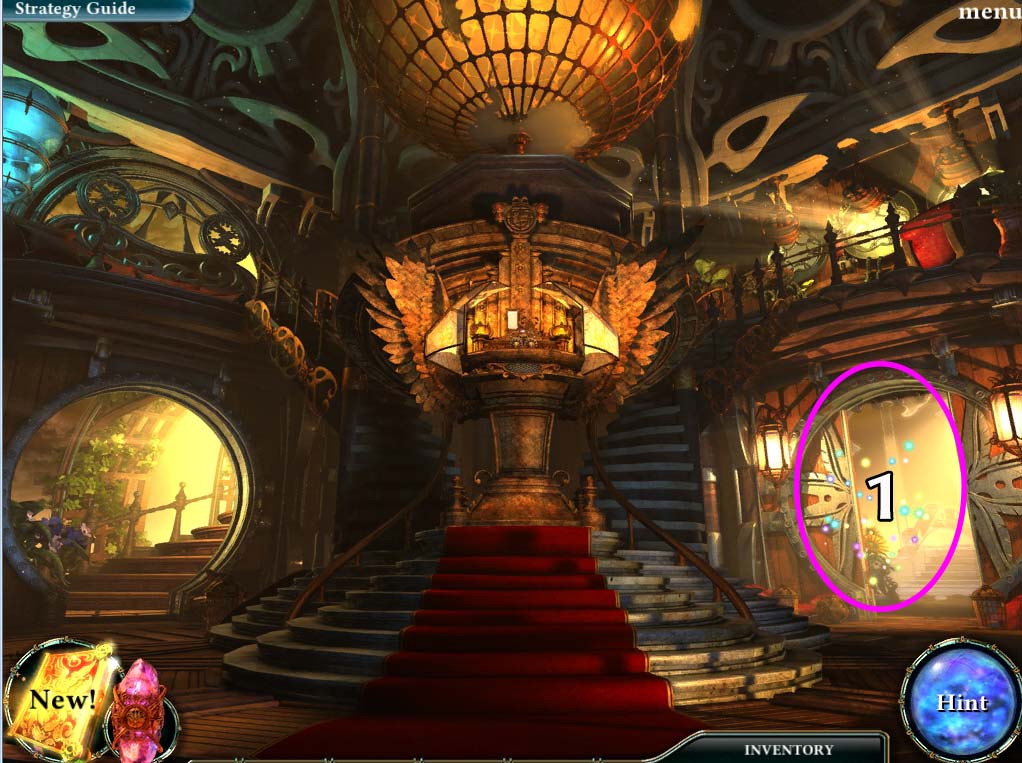Image resolution: width=1022 pixels, height=763 pixels.
Task: Open the game menu
Action: (988, 13)
